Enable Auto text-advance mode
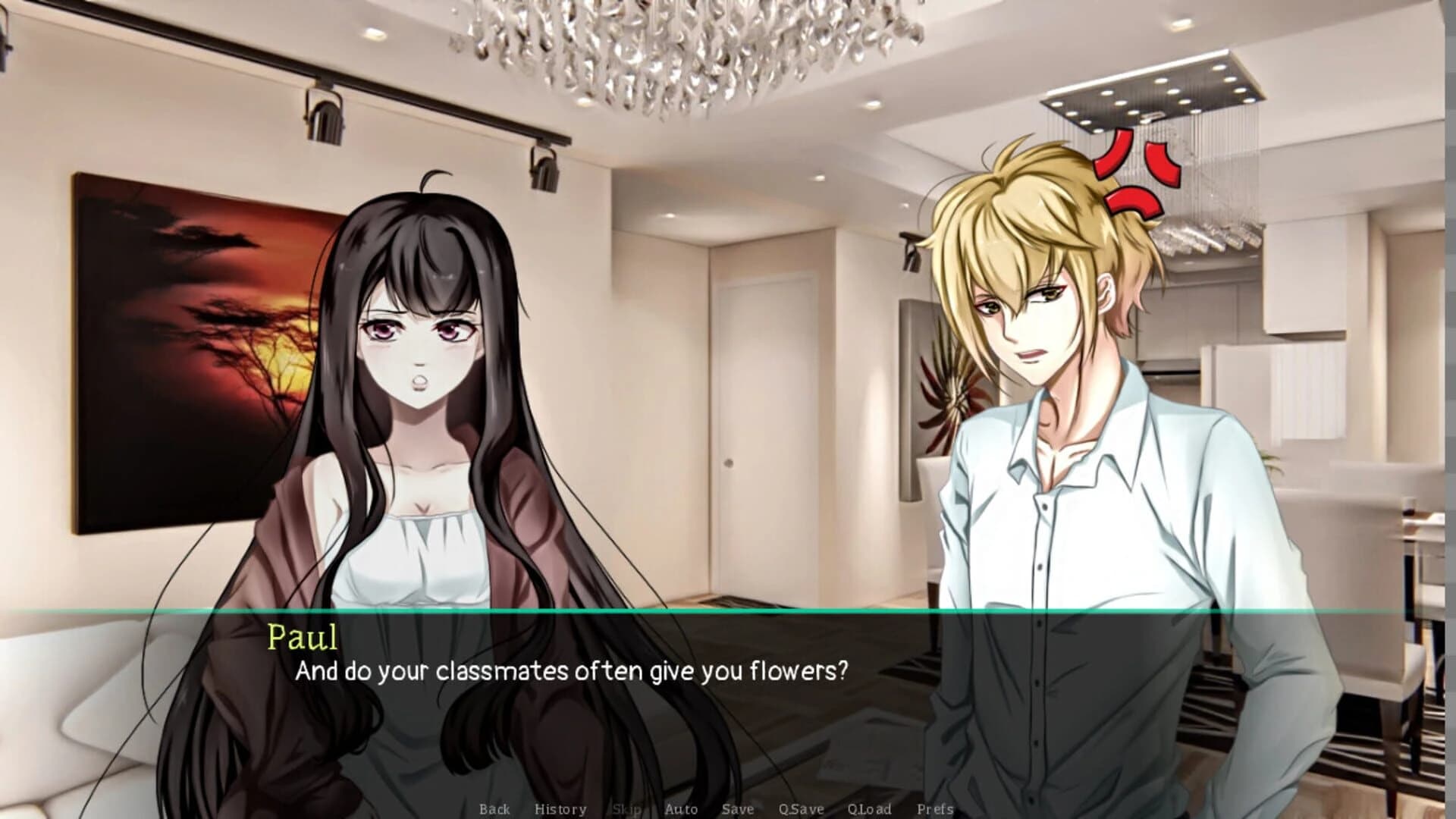Image resolution: width=1456 pixels, height=819 pixels. [680, 809]
